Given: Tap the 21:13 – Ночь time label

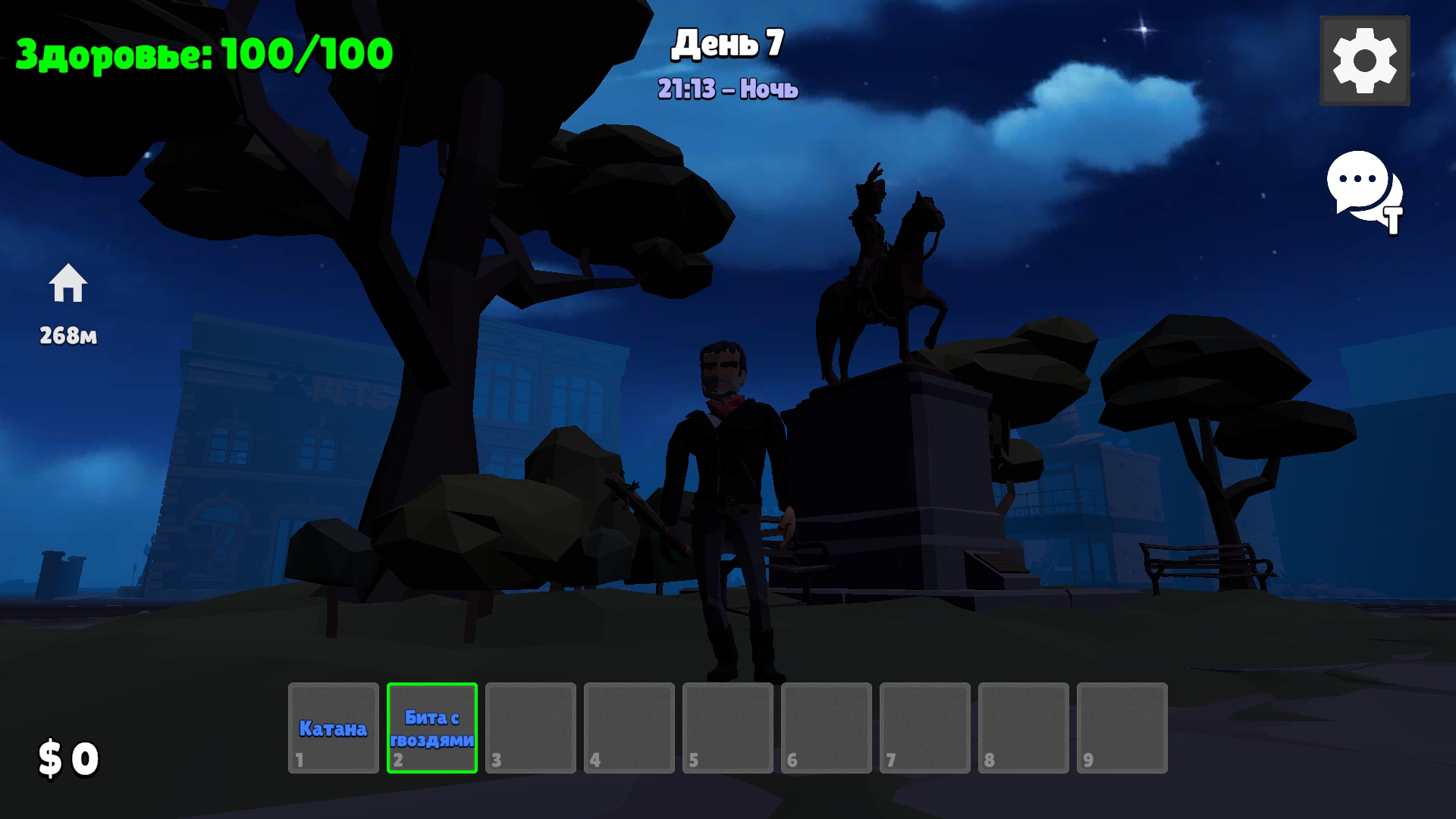Looking at the screenshot, I should (x=726, y=87).
